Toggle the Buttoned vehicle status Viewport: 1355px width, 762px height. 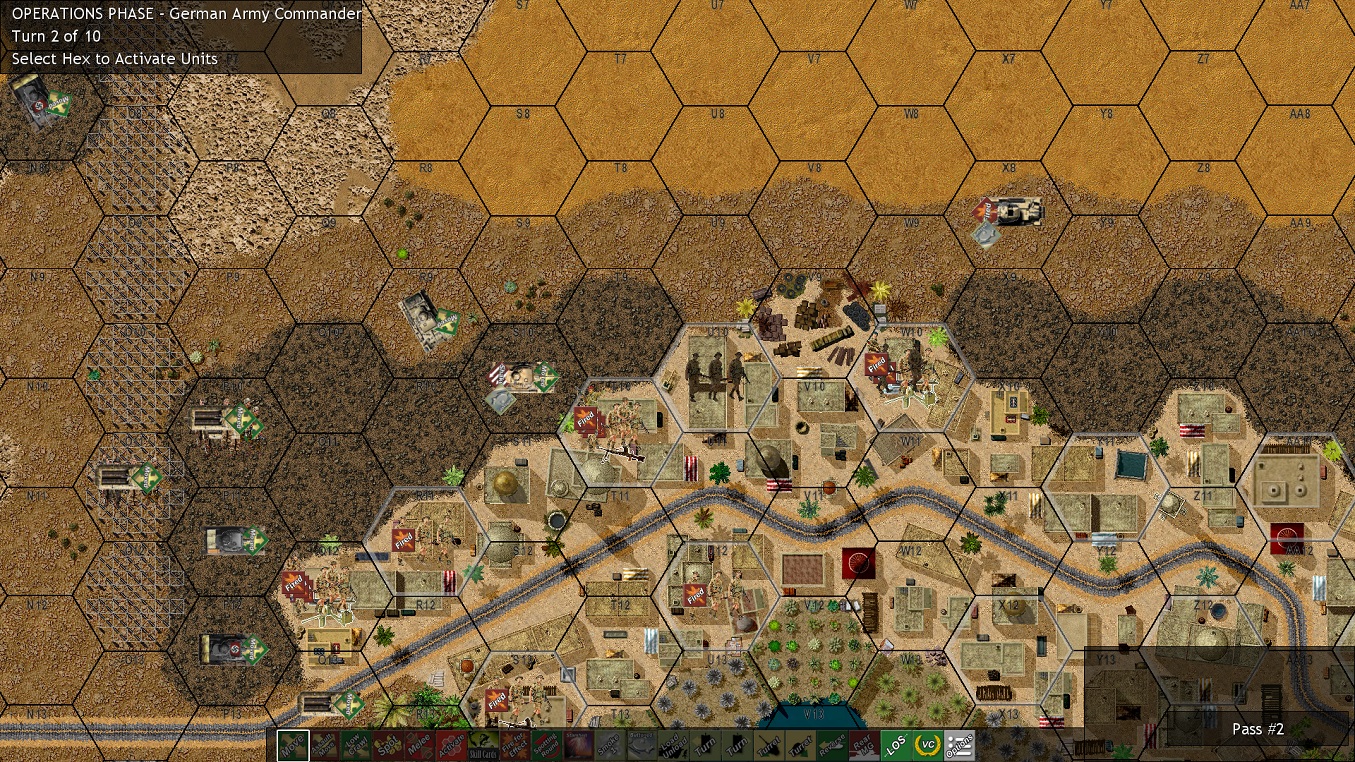click(x=640, y=745)
